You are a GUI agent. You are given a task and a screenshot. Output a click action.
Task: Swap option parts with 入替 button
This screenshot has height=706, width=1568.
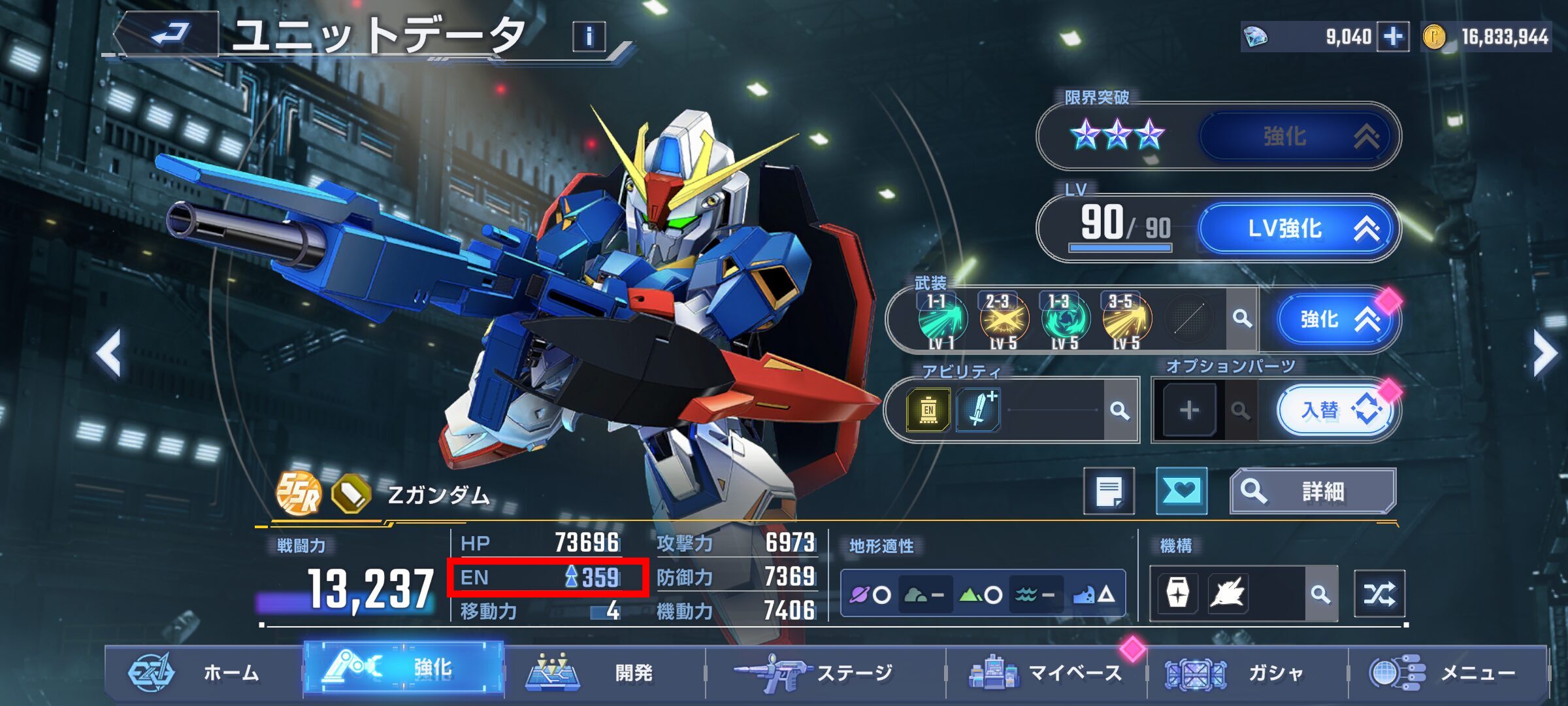click(x=1334, y=411)
